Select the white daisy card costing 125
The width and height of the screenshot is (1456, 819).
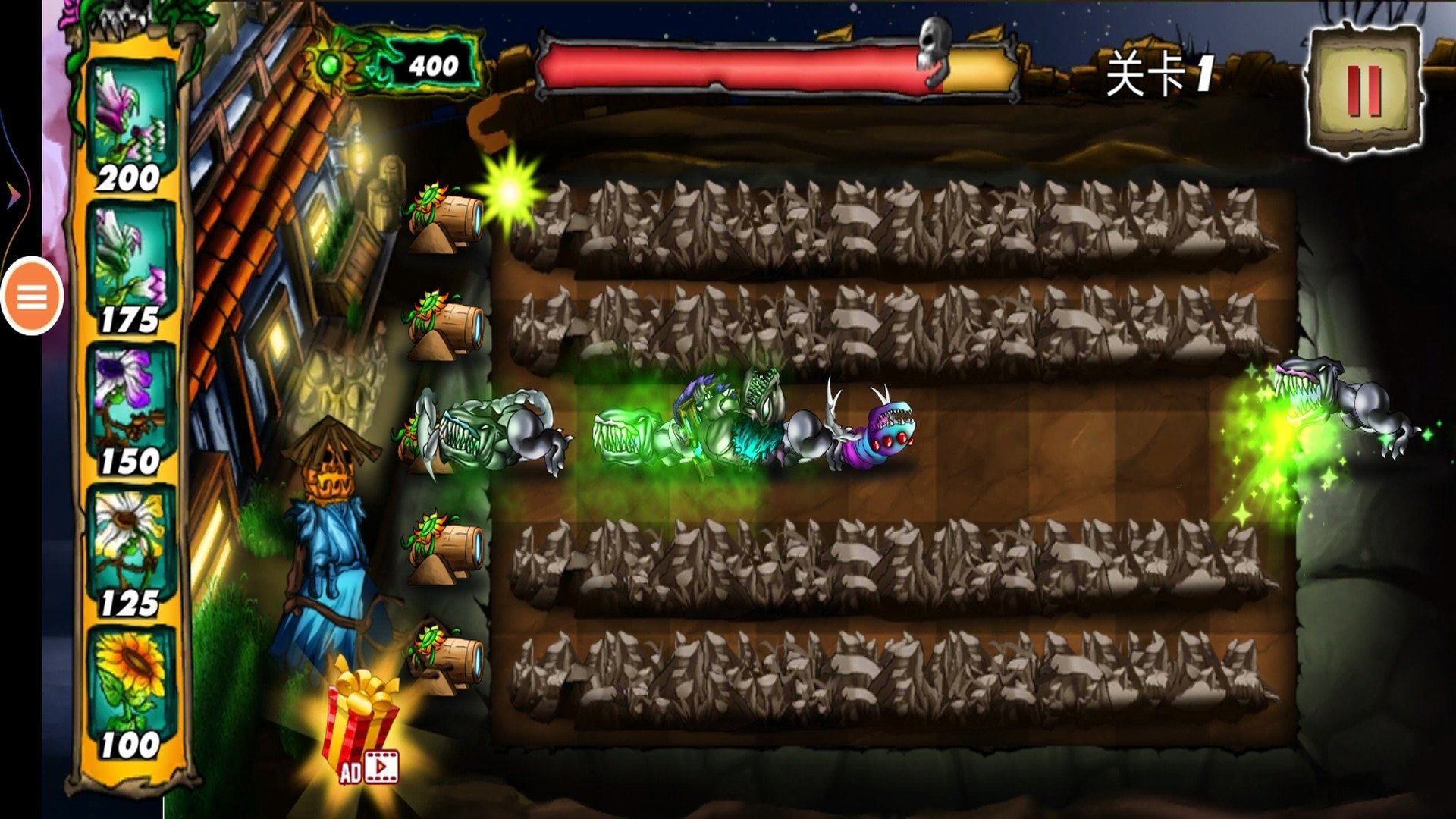(130, 551)
